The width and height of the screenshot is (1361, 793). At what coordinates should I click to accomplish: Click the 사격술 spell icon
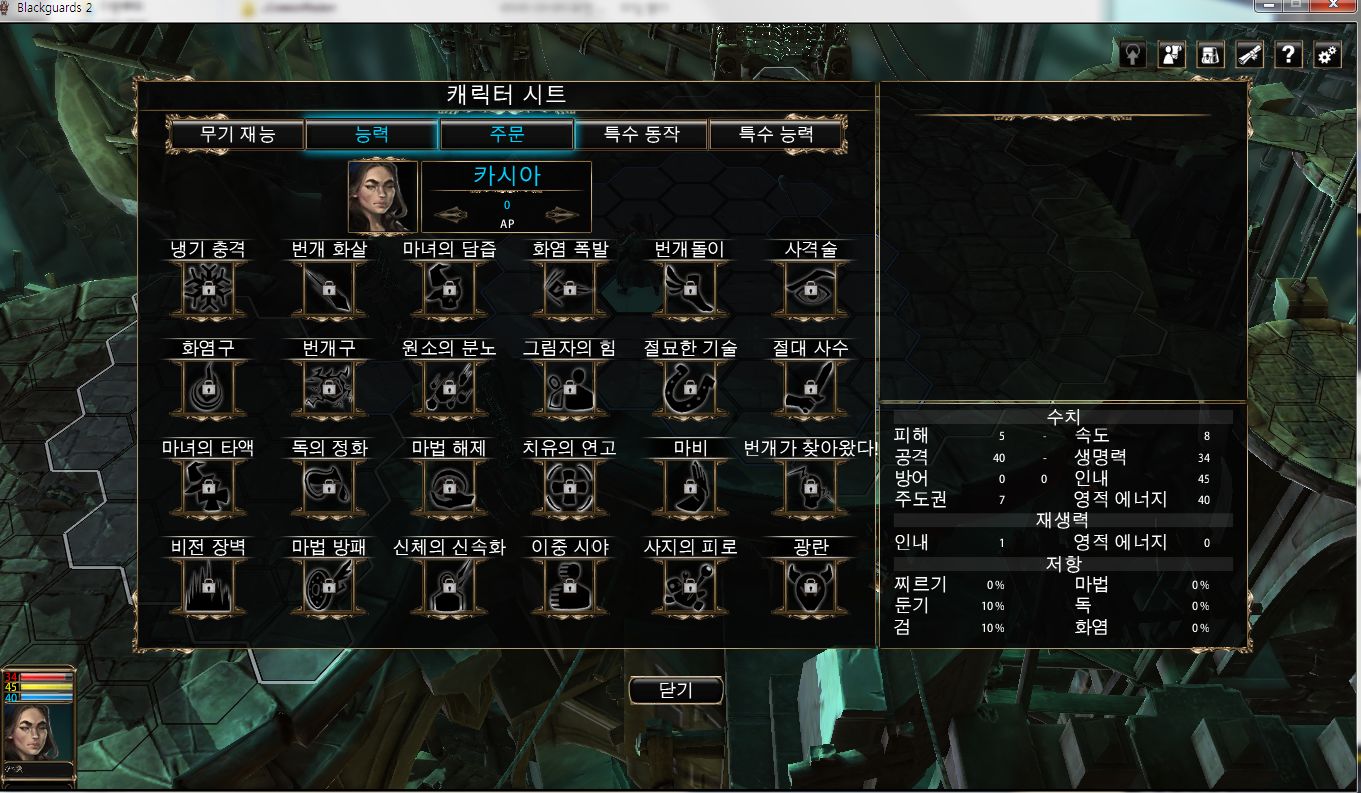pyautogui.click(x=807, y=289)
